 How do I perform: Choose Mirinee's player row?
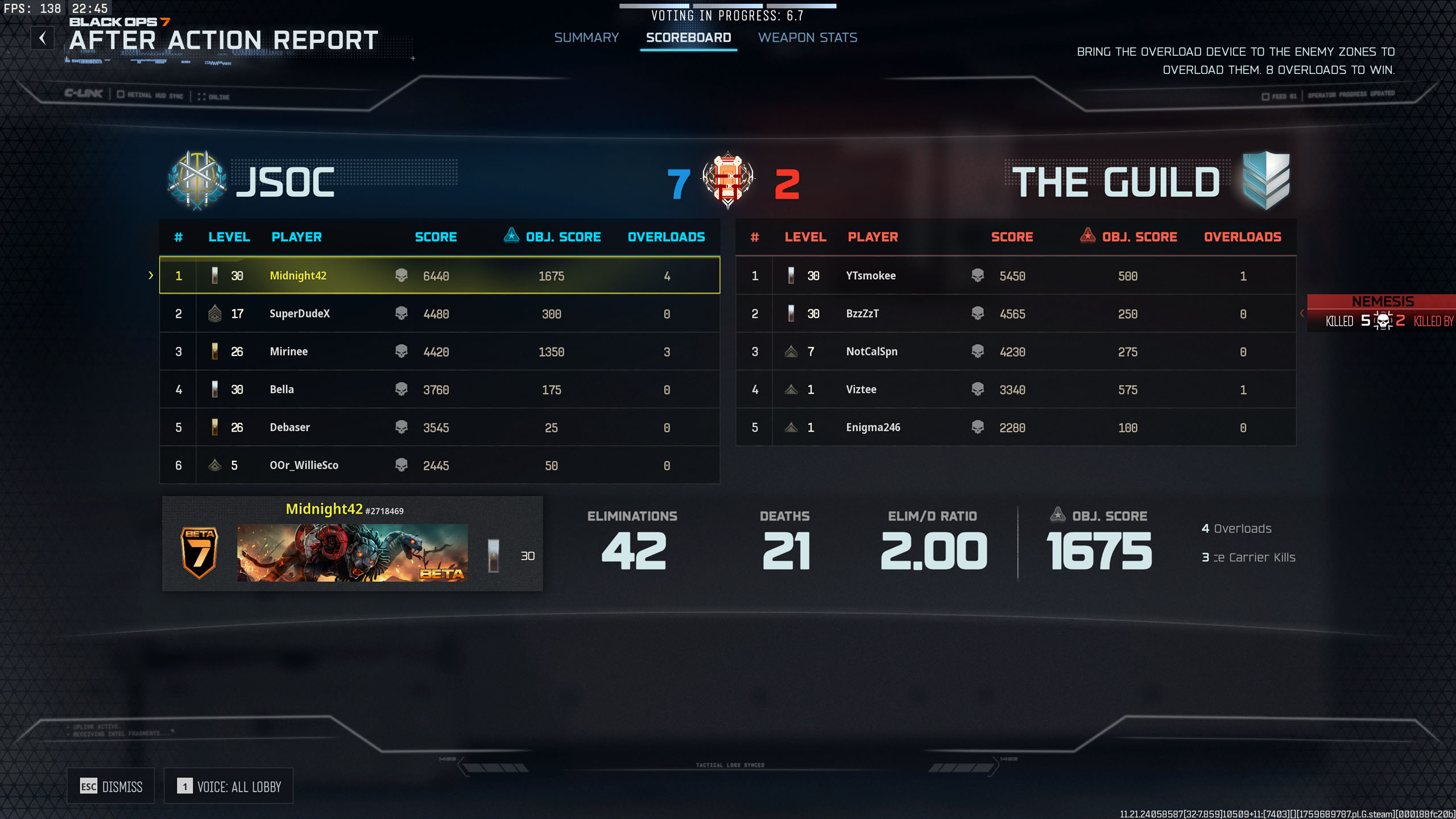pyautogui.click(x=439, y=351)
